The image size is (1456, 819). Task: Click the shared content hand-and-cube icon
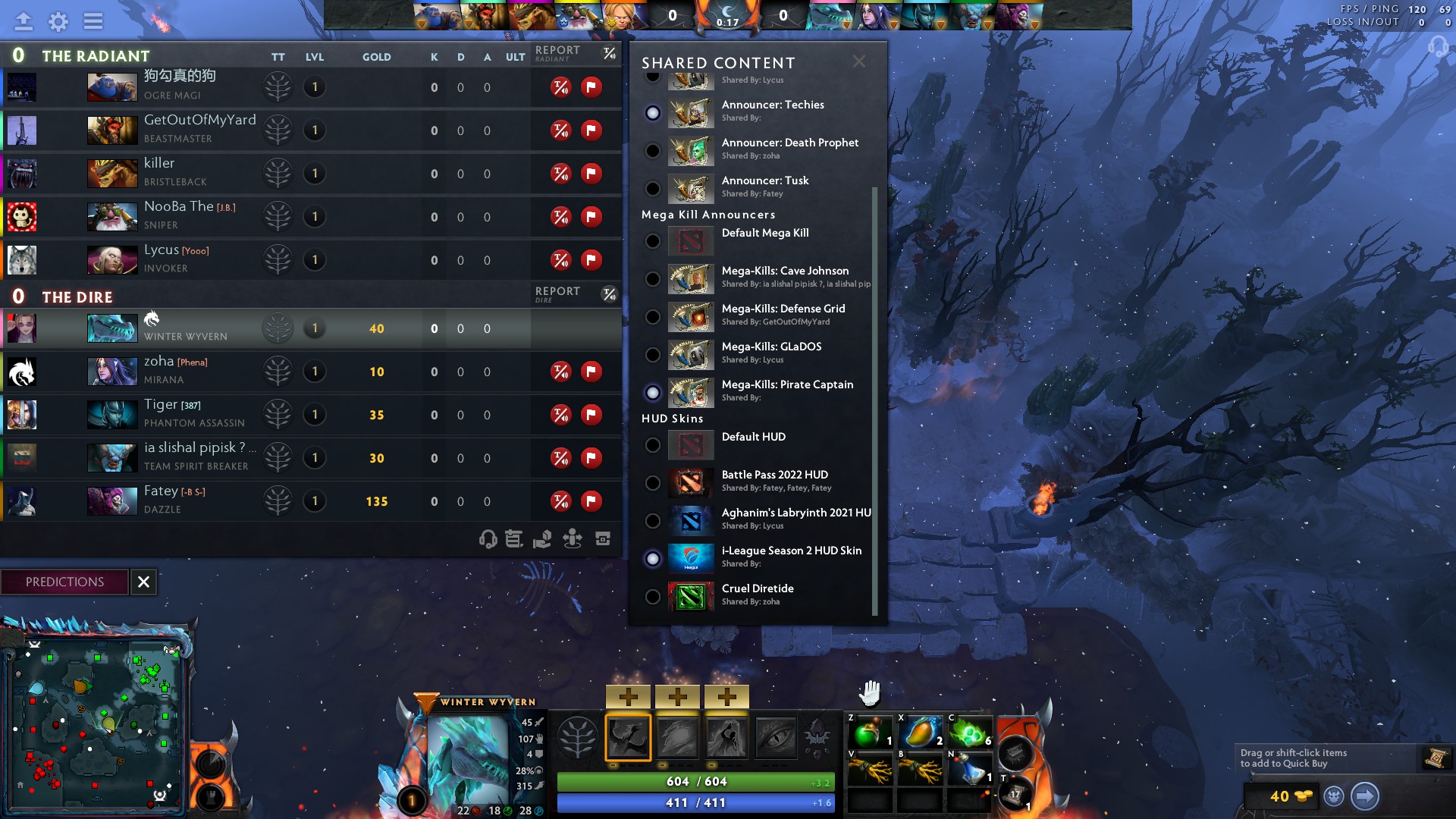click(x=542, y=538)
